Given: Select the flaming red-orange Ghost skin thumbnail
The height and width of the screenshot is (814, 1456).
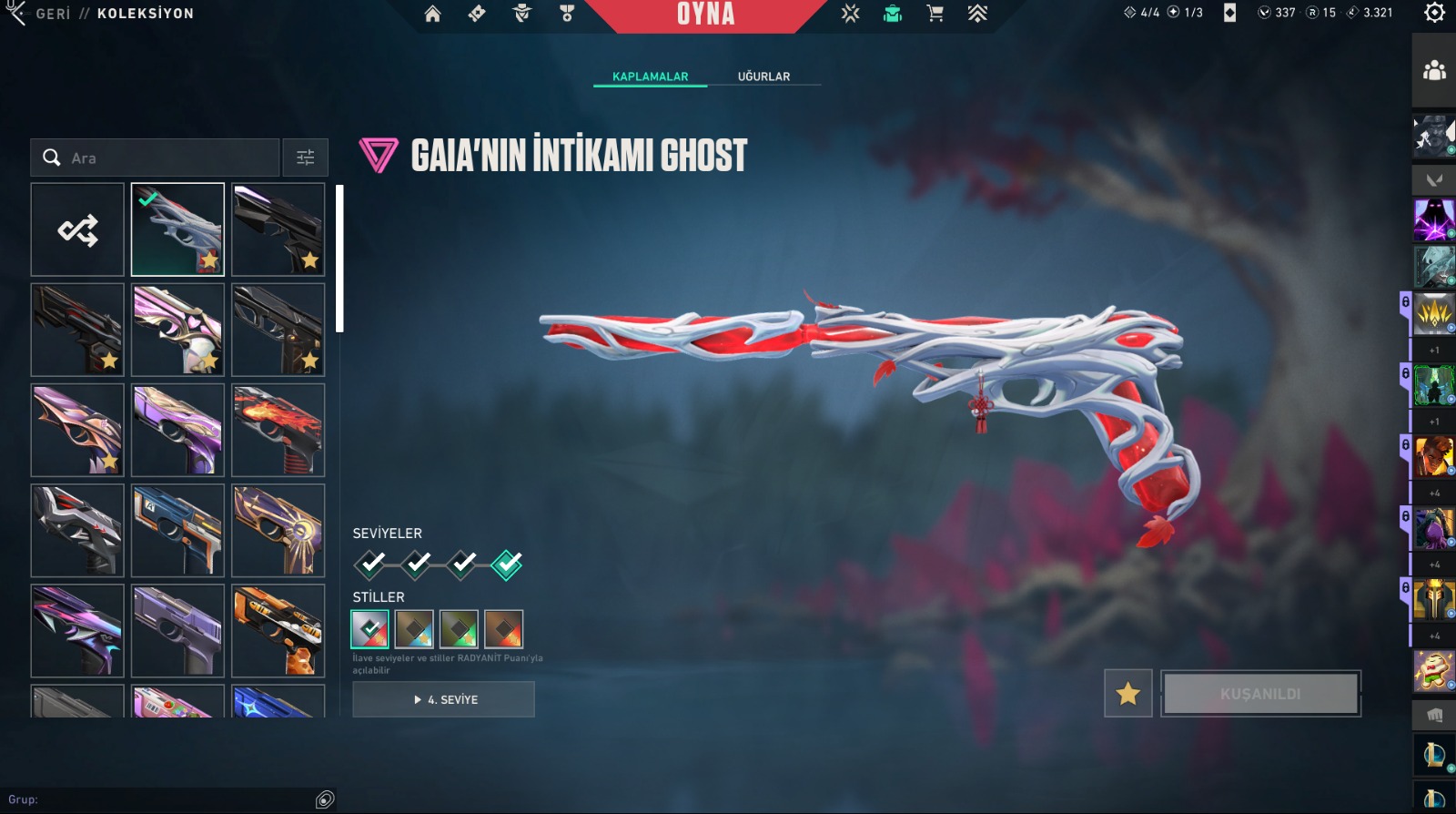Looking at the screenshot, I should (278, 430).
